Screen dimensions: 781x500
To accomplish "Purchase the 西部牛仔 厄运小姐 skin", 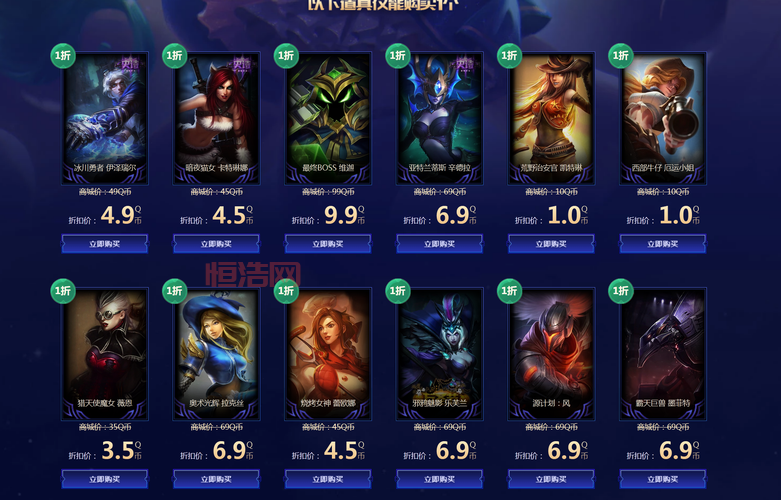I will click(x=663, y=243).
